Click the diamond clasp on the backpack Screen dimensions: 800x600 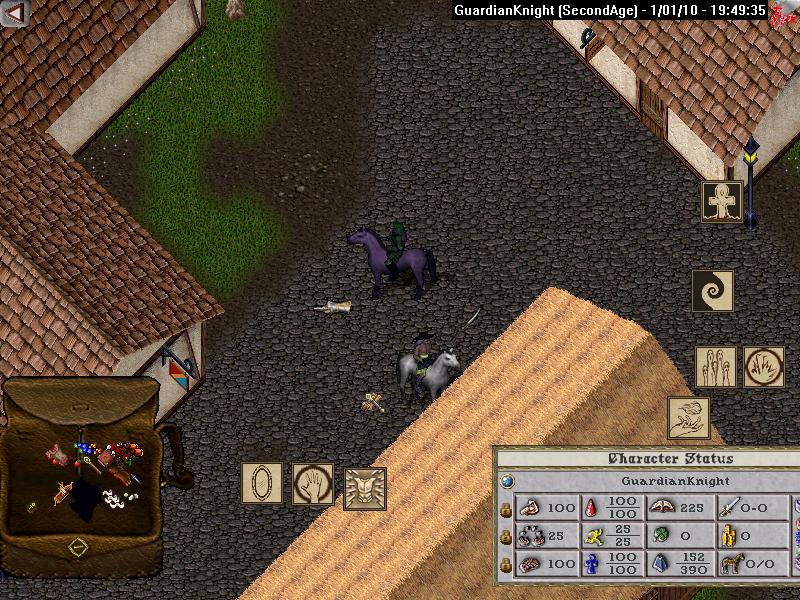(77, 547)
